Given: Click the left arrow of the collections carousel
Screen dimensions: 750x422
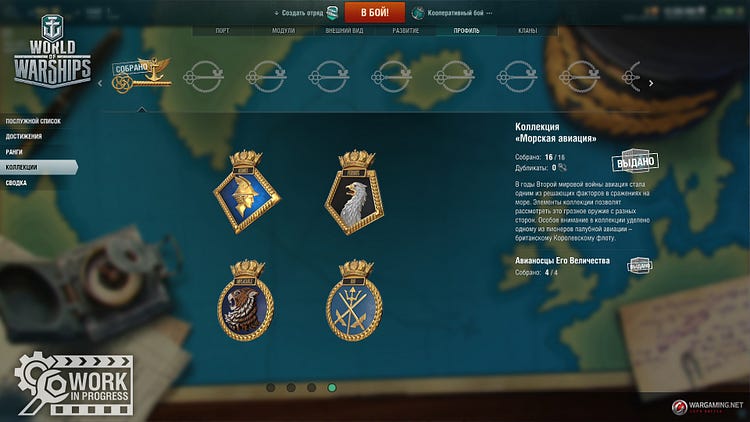Looking at the screenshot, I should 99,83.
